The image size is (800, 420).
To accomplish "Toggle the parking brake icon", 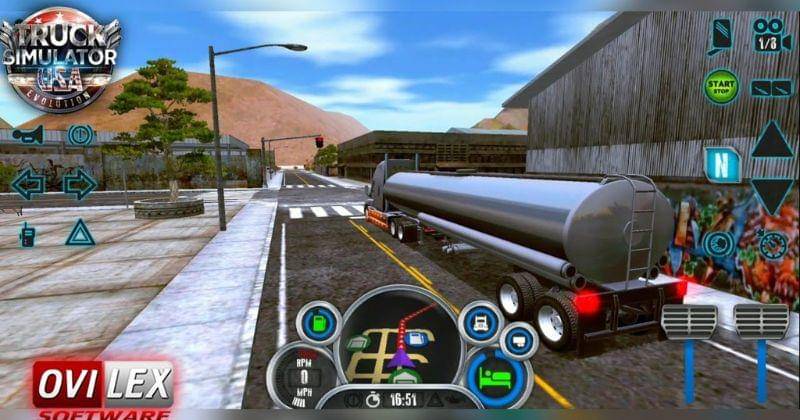I will tap(80, 135).
